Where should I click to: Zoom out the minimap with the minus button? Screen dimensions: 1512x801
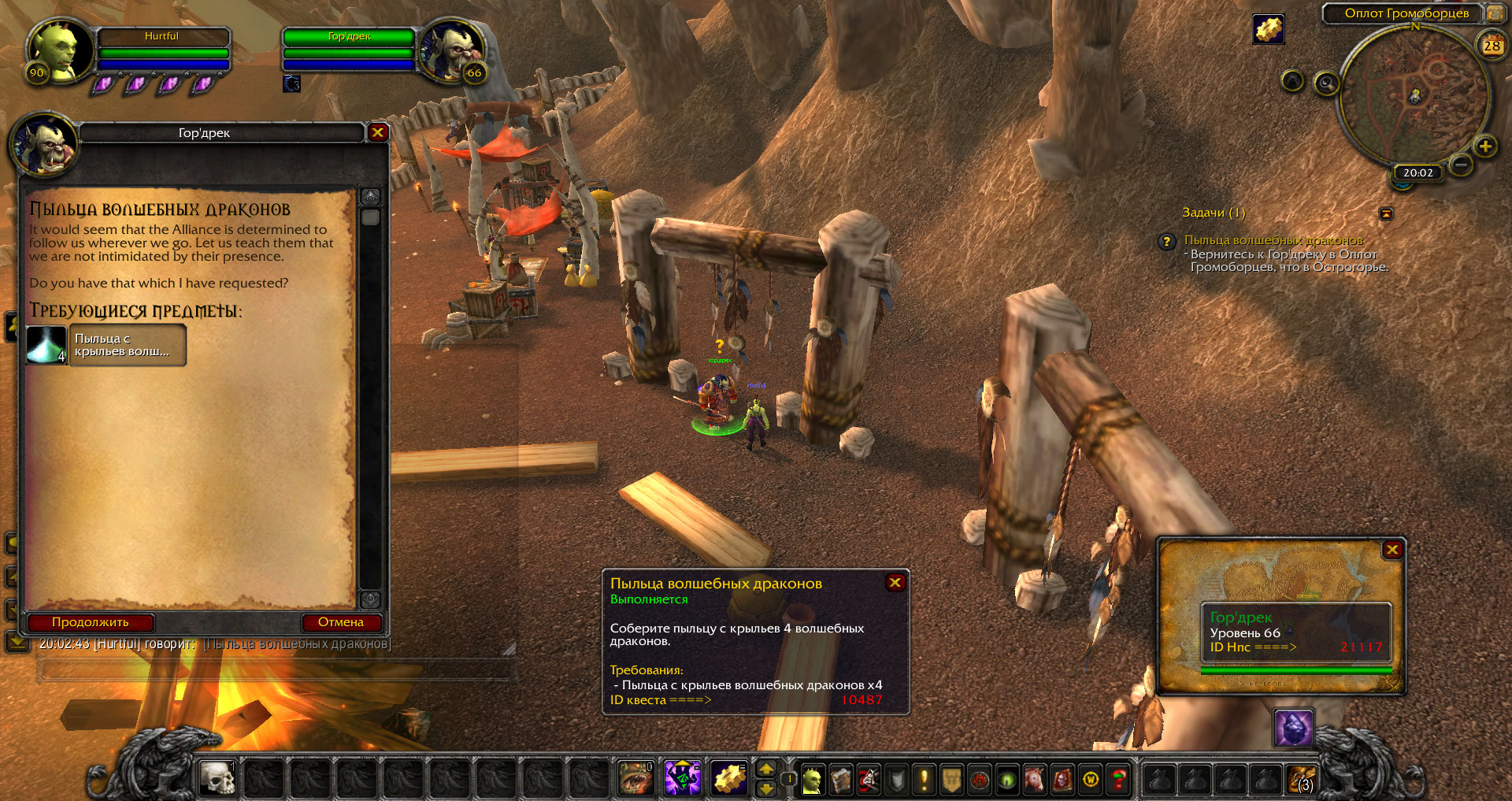(1461, 165)
